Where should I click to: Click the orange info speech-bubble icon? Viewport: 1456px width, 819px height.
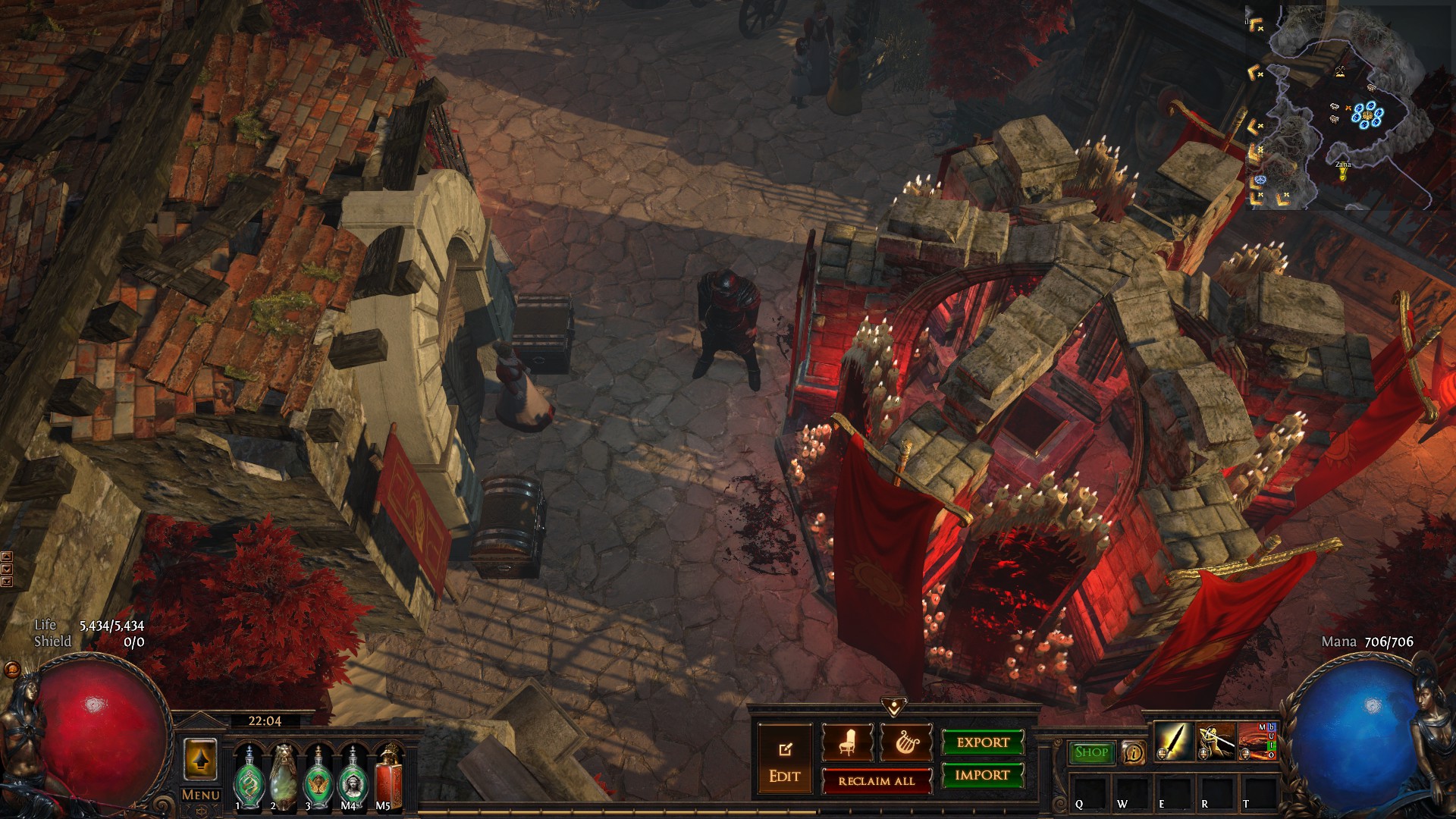tap(1133, 752)
